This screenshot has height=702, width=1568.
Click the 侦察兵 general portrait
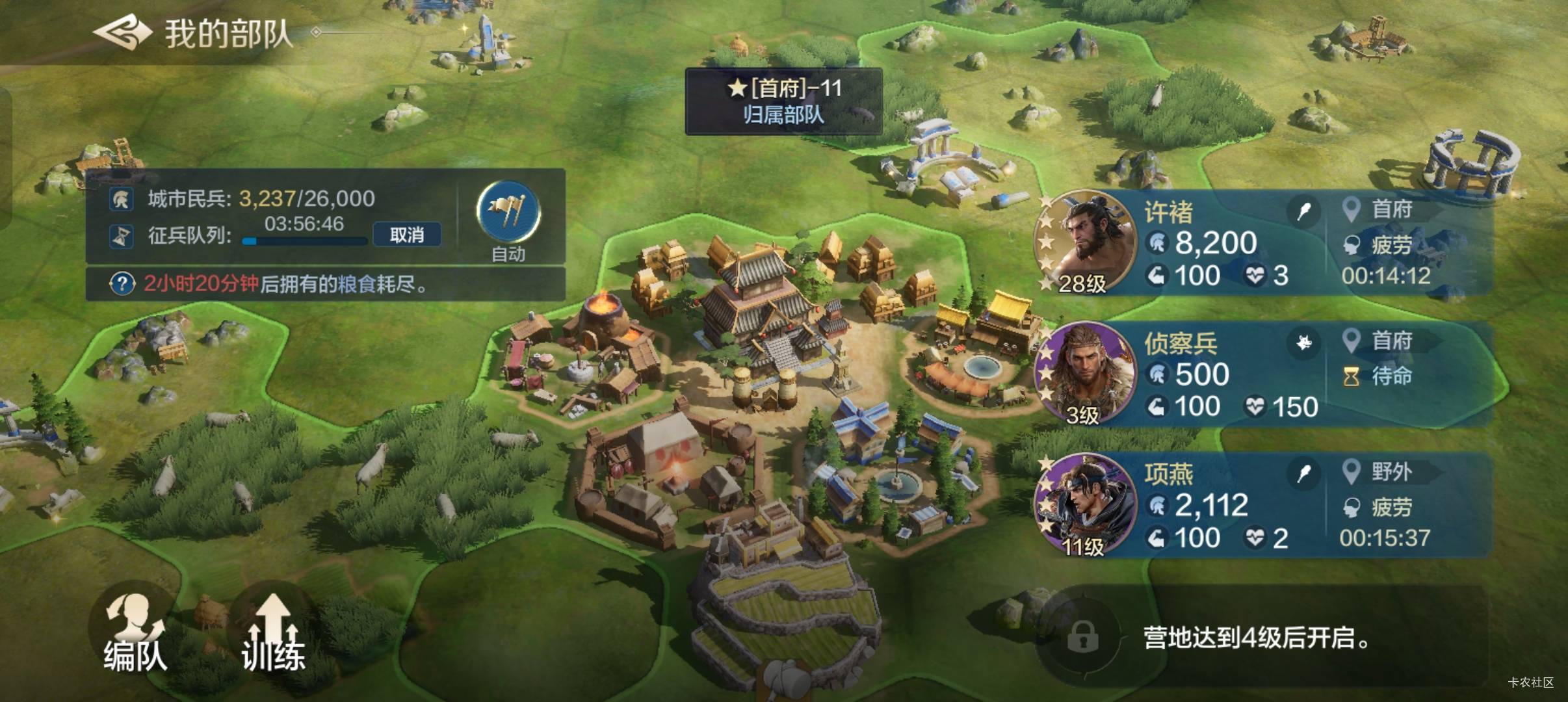1085,372
